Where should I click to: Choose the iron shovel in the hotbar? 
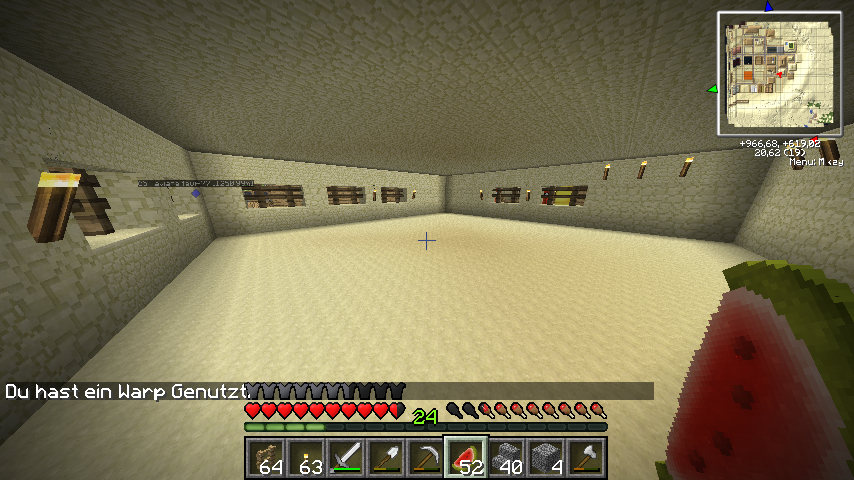(x=386, y=457)
